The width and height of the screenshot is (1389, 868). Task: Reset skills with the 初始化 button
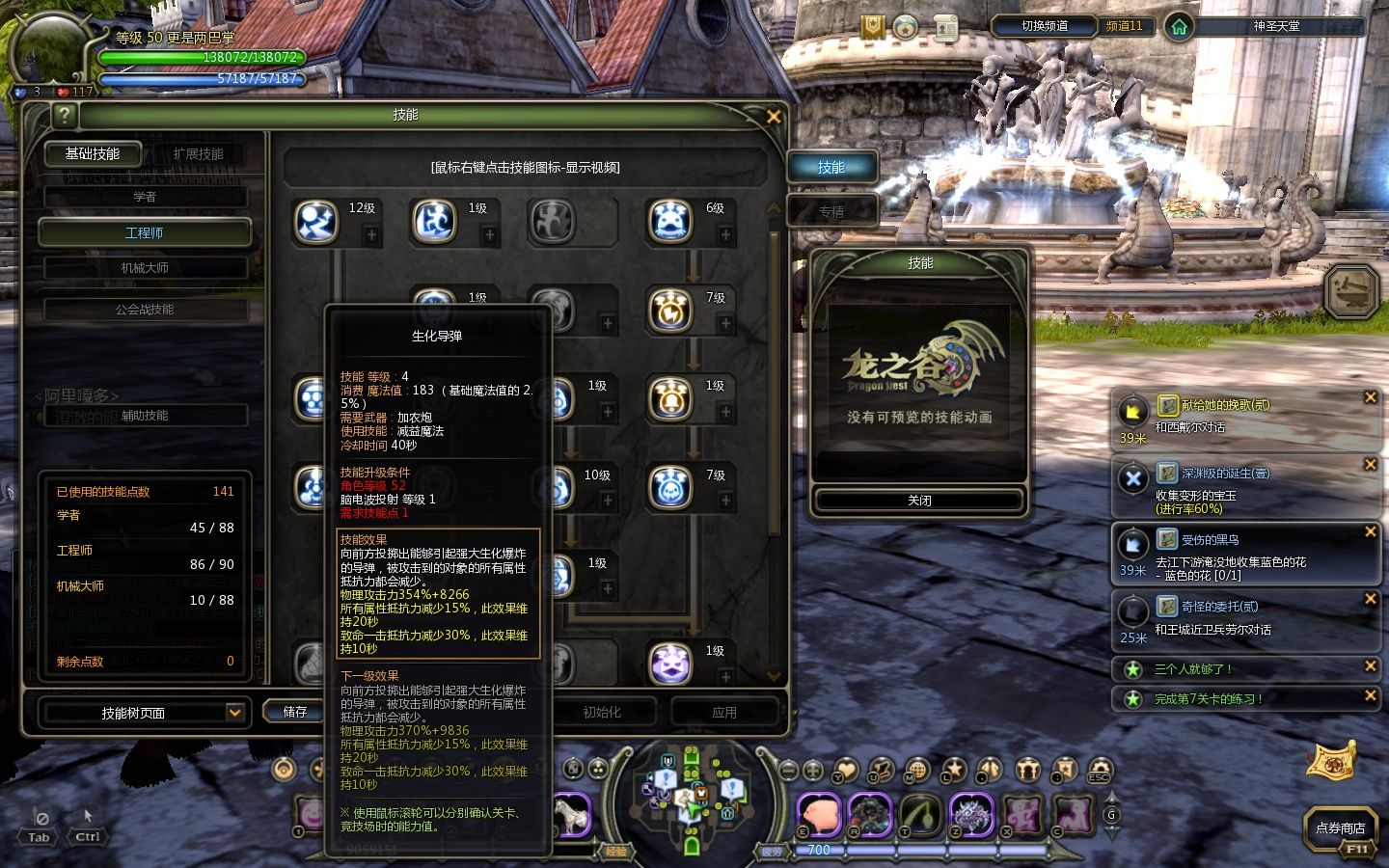(x=602, y=712)
